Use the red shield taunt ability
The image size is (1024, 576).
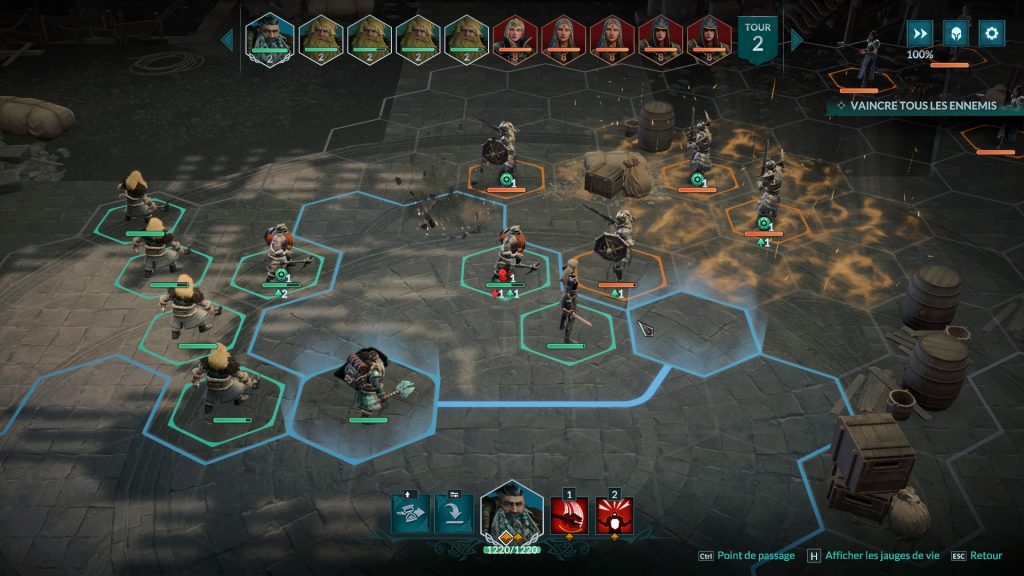pyautogui.click(x=614, y=516)
